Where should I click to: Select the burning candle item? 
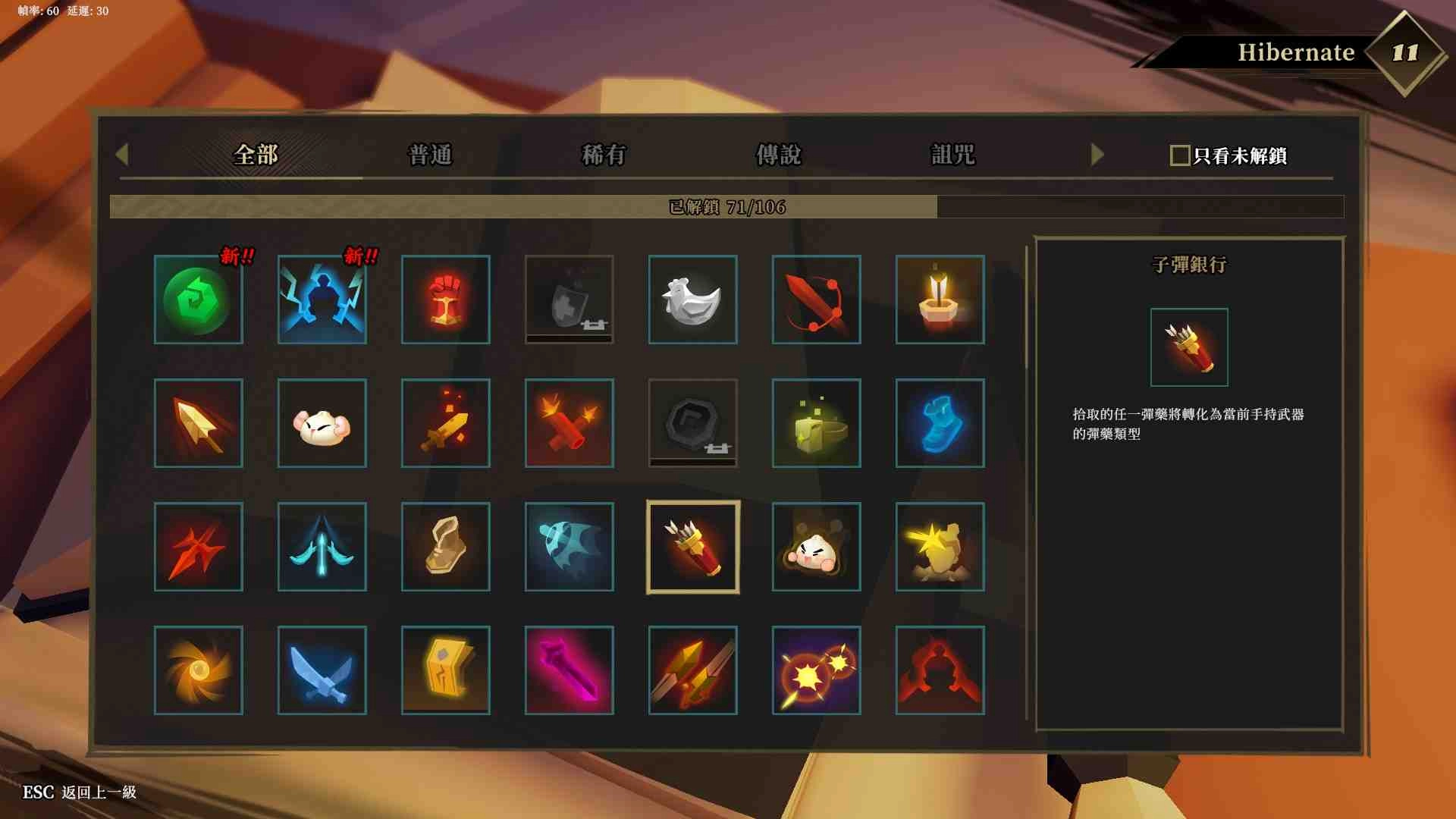[x=940, y=298]
